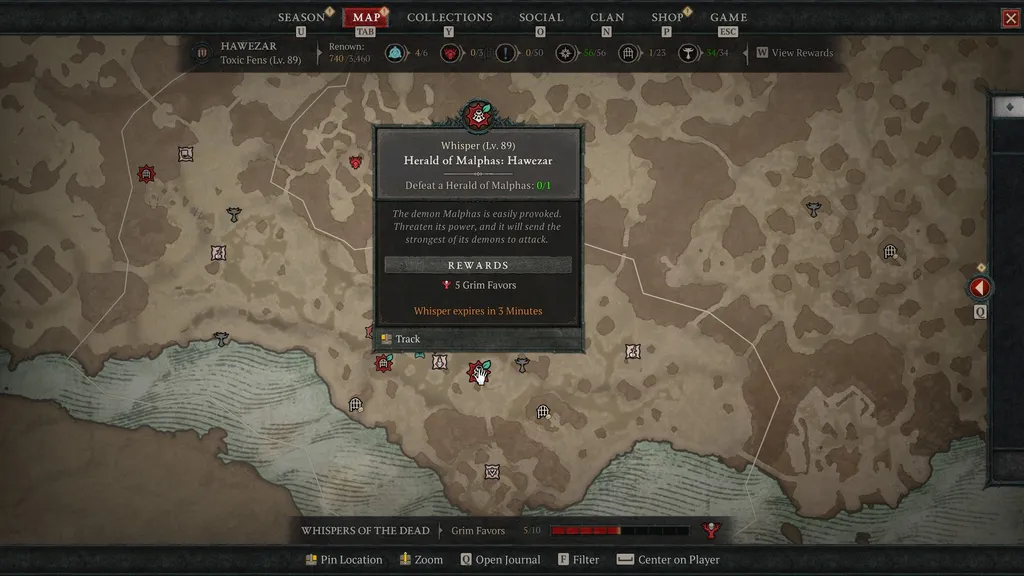Close the map with the red X
The width and height of the screenshot is (1024, 576).
coord(1011,18)
